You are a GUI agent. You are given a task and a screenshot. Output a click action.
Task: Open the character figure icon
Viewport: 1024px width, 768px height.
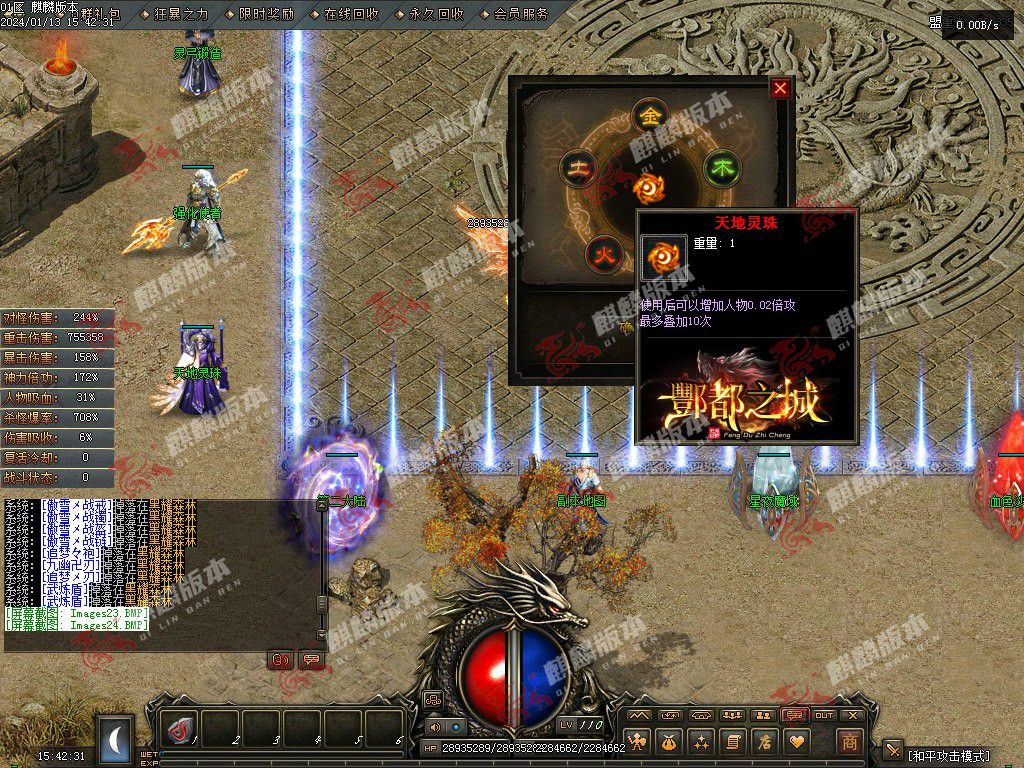point(637,741)
